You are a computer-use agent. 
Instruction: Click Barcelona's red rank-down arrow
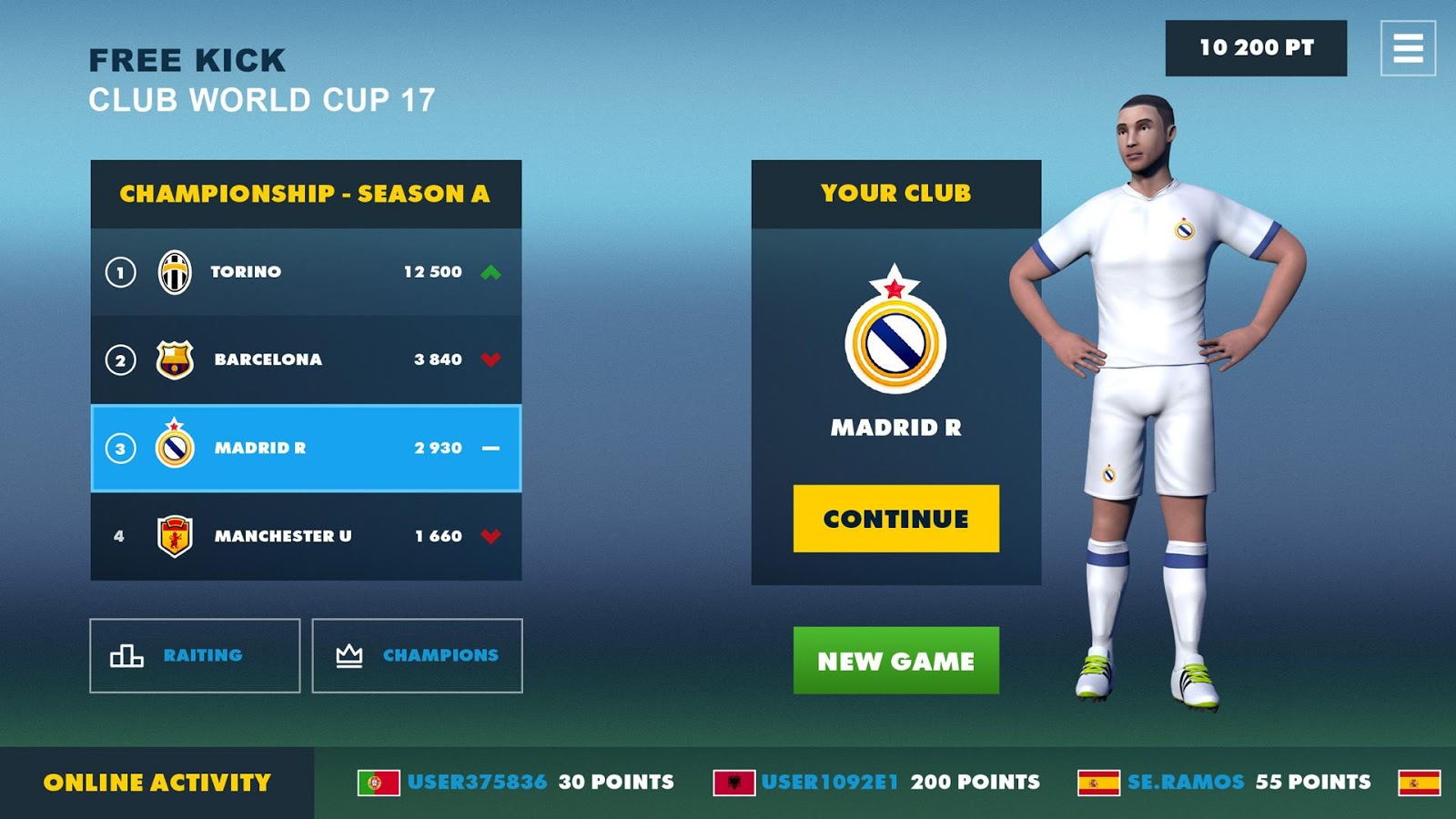[x=492, y=359]
